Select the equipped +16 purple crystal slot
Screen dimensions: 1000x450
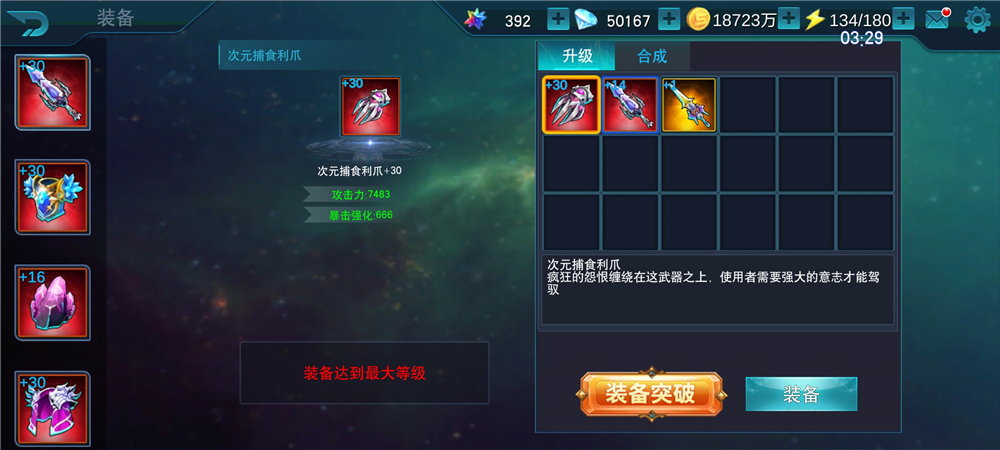click(x=52, y=303)
